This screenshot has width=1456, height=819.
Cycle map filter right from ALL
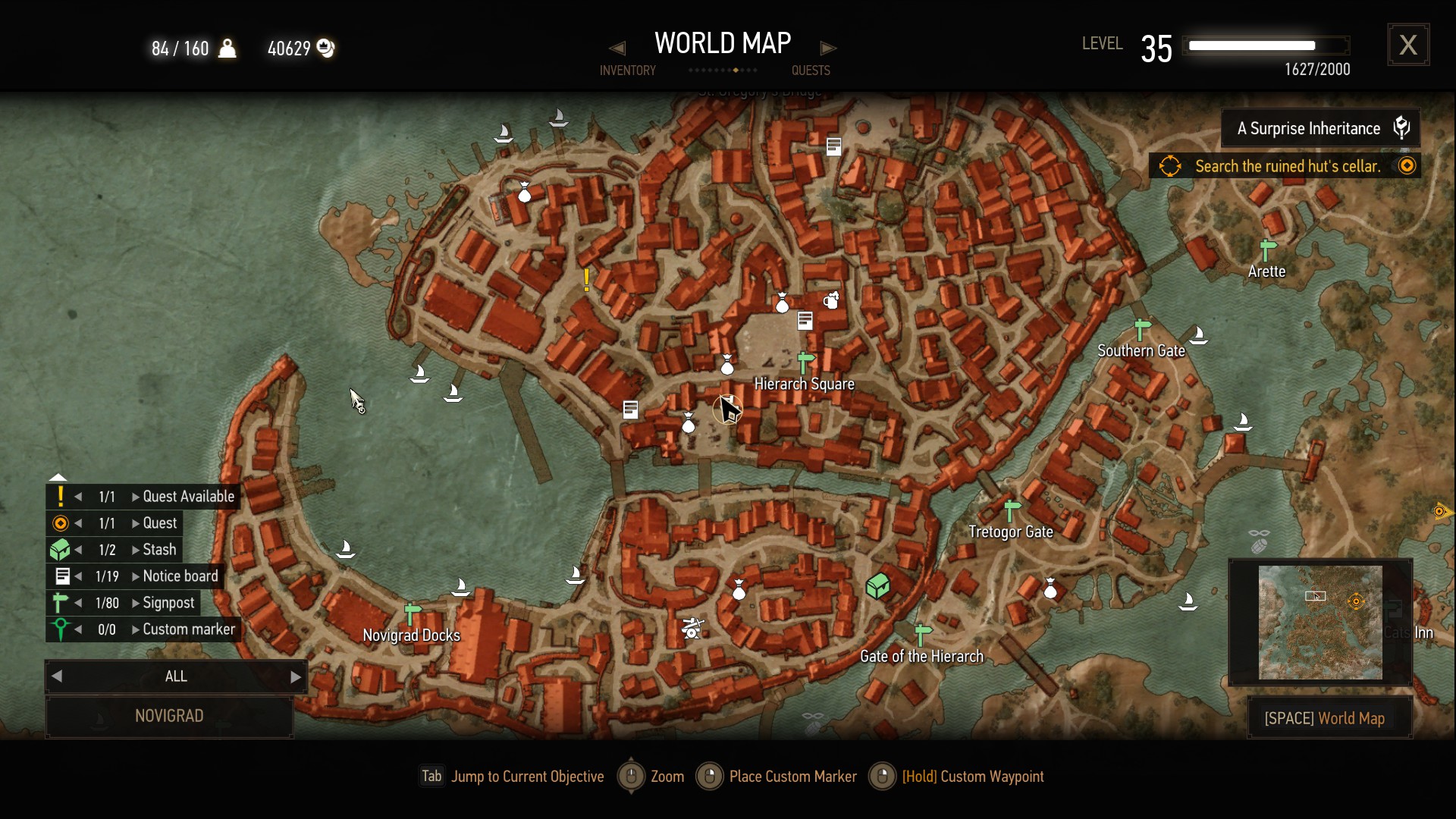296,676
